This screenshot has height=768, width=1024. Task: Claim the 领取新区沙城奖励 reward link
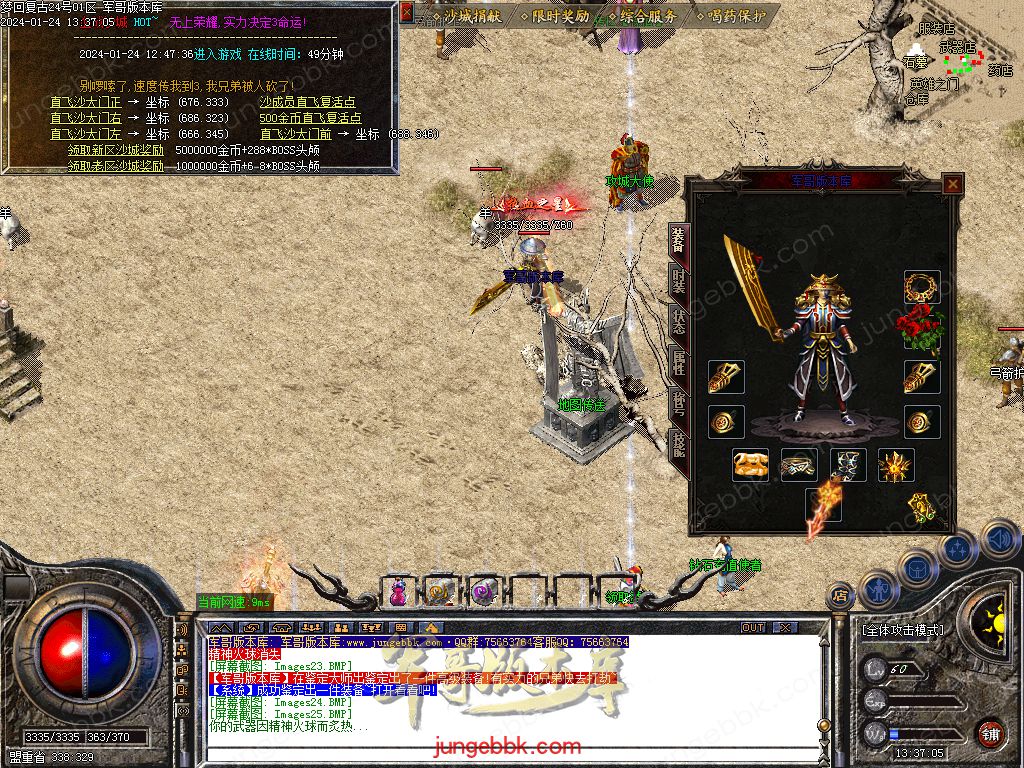[116, 150]
